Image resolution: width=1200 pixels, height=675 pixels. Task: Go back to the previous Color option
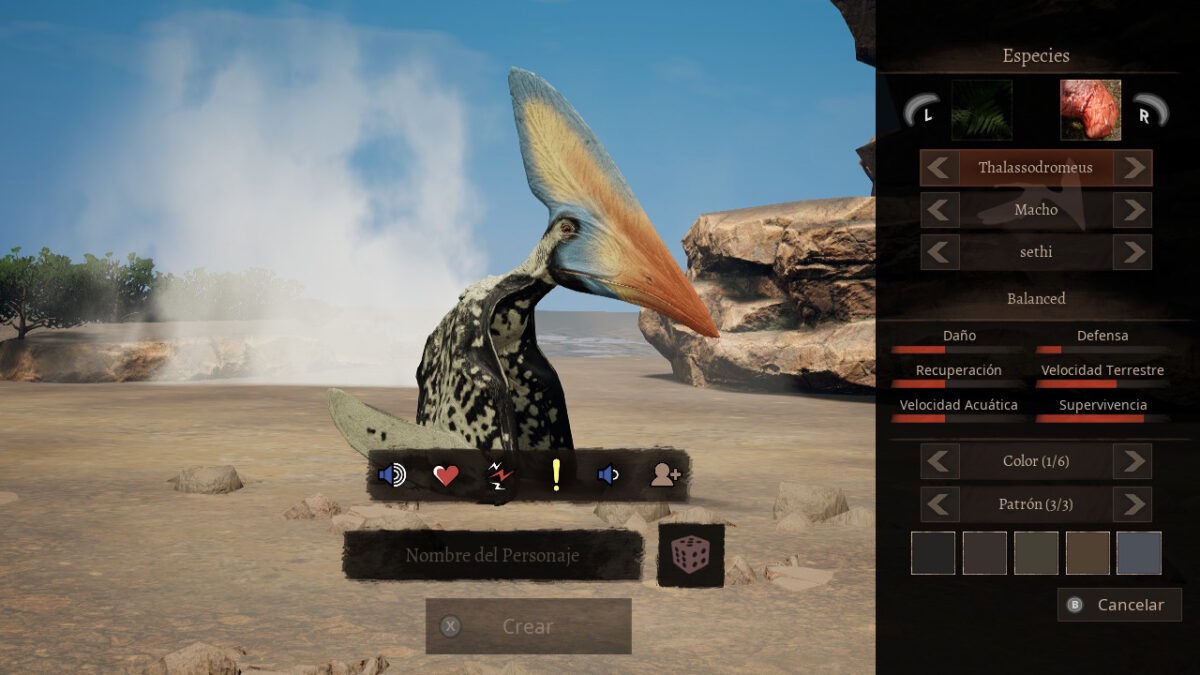(x=940, y=461)
